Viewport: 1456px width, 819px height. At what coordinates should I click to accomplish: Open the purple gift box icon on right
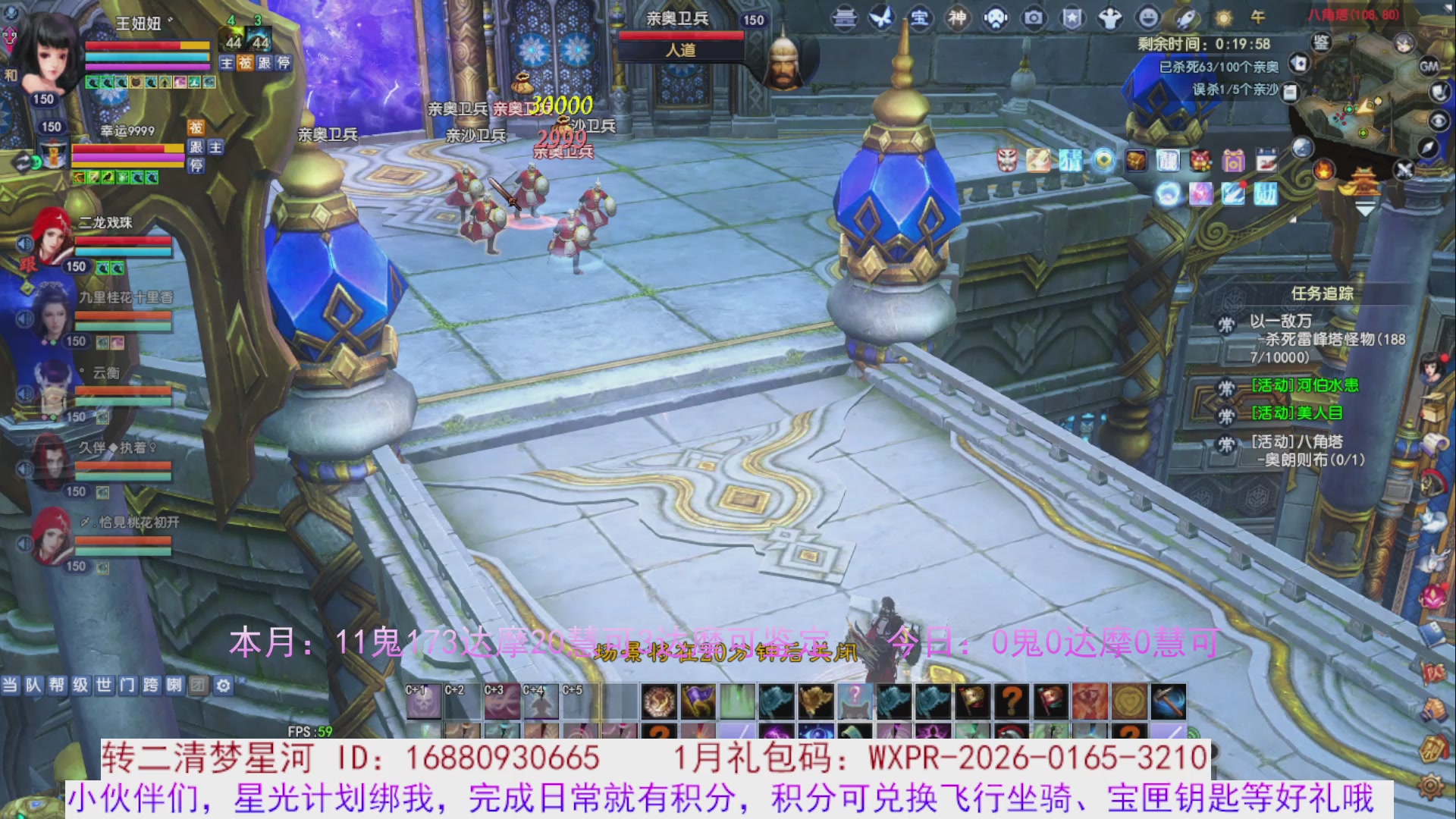[x=1233, y=162]
